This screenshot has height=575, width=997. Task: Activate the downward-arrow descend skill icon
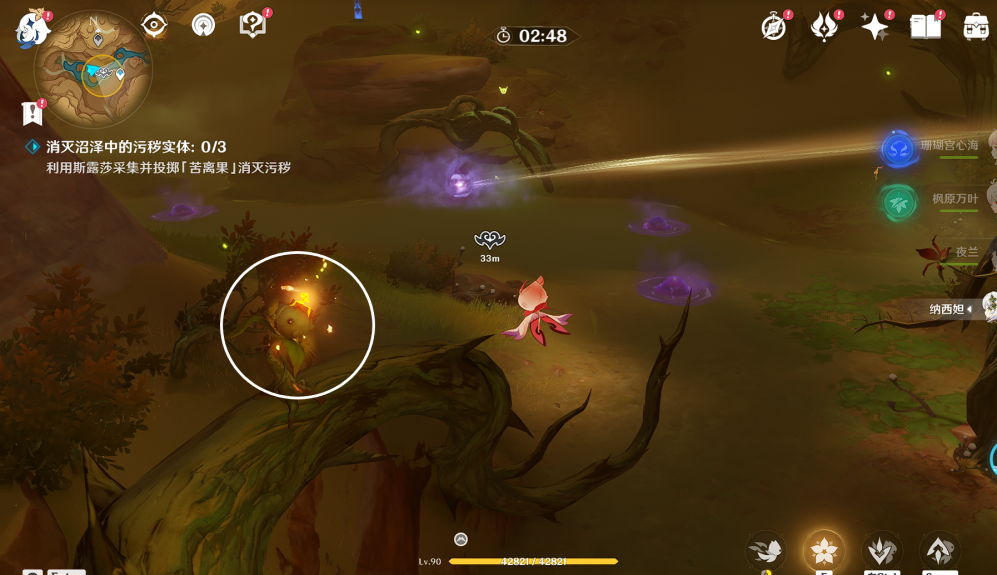(882, 550)
